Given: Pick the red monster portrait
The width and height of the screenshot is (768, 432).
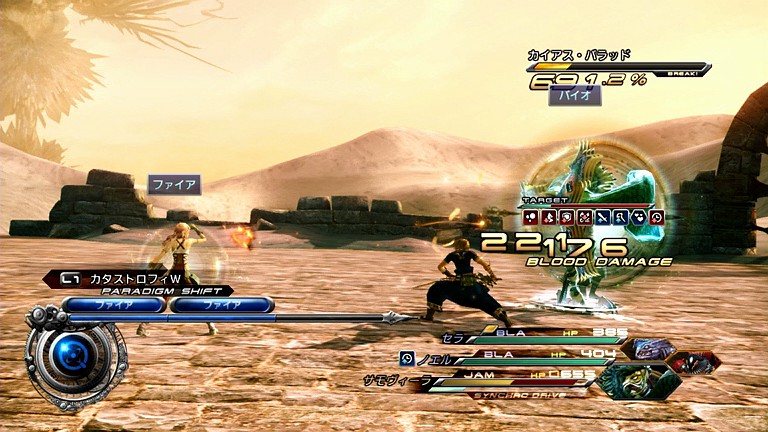Looking at the screenshot, I should (x=693, y=362).
